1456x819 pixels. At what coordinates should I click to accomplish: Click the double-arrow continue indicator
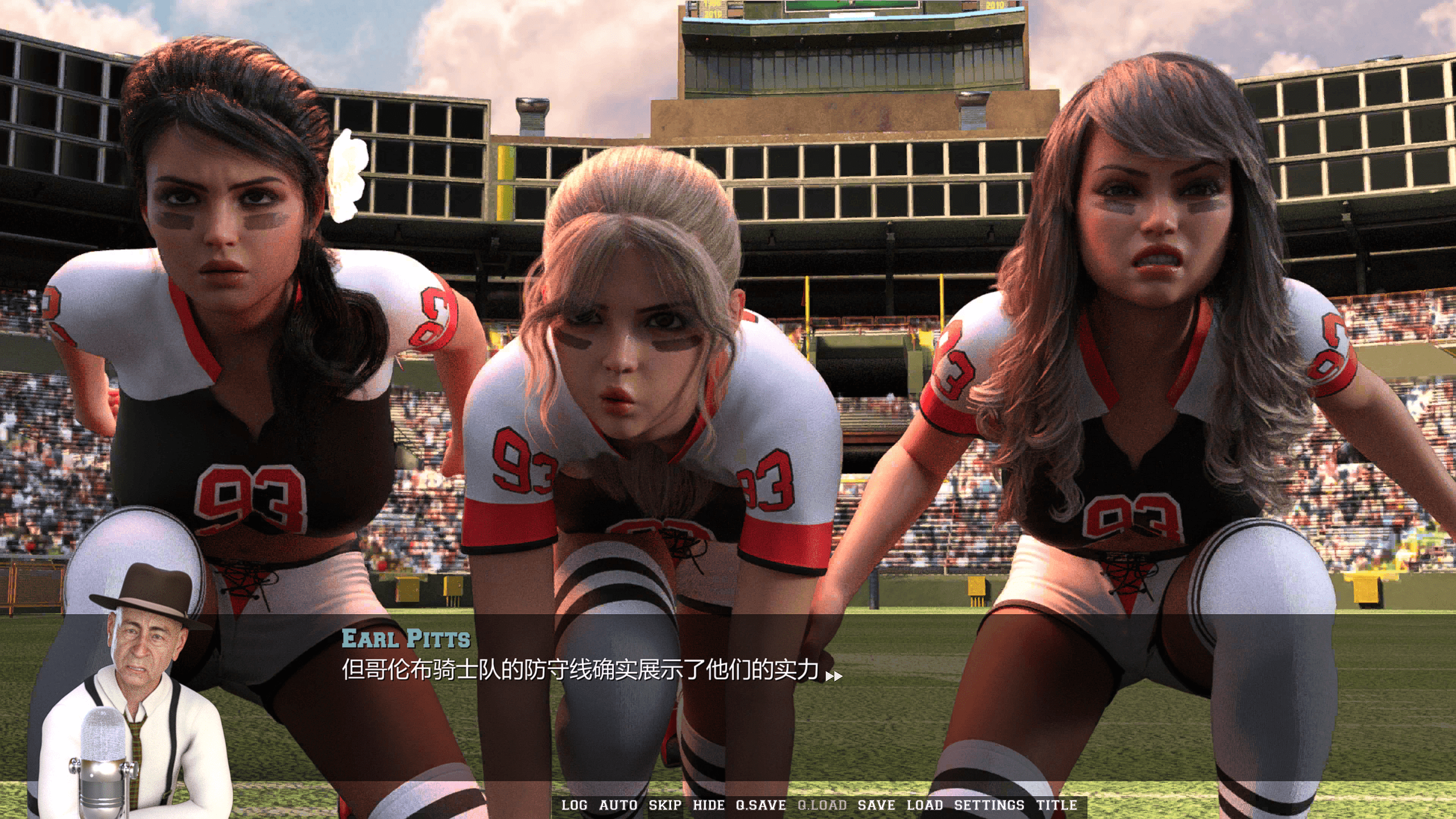tap(834, 676)
